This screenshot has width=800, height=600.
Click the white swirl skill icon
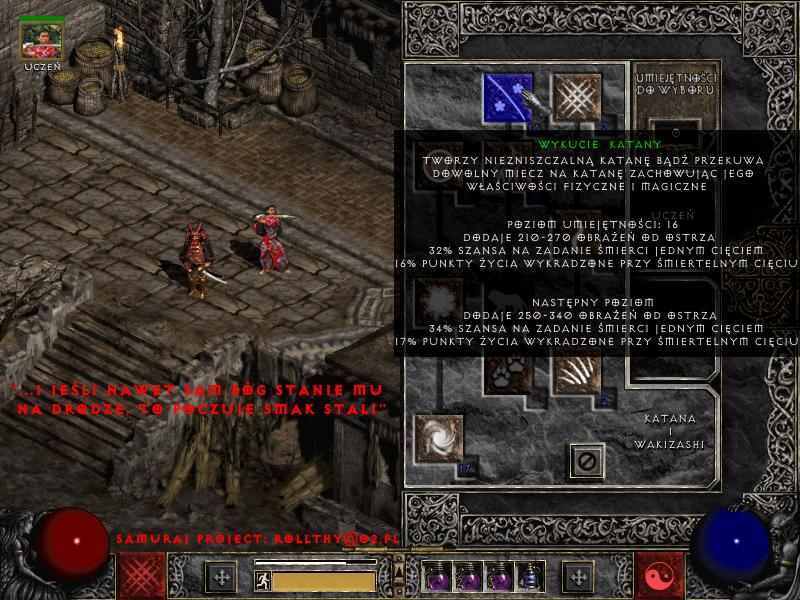click(x=438, y=440)
